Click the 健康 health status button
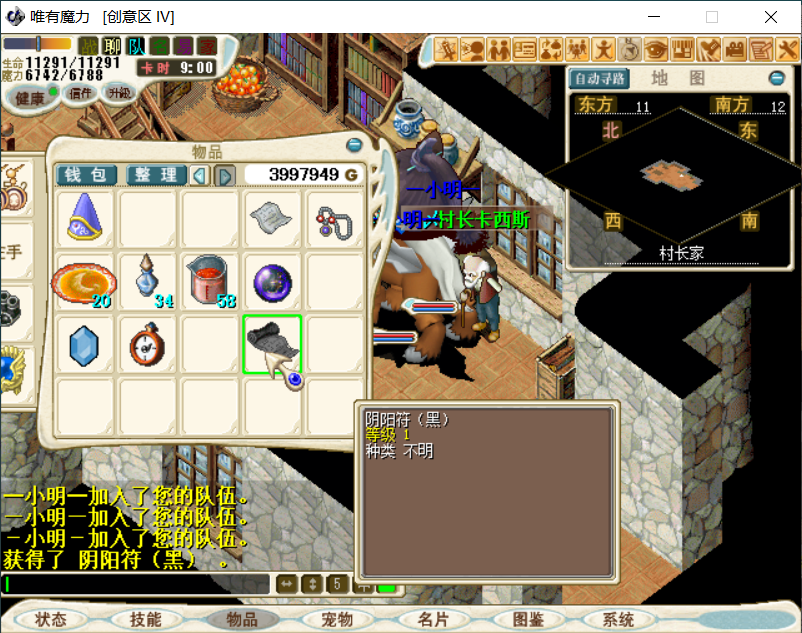 coord(30,97)
